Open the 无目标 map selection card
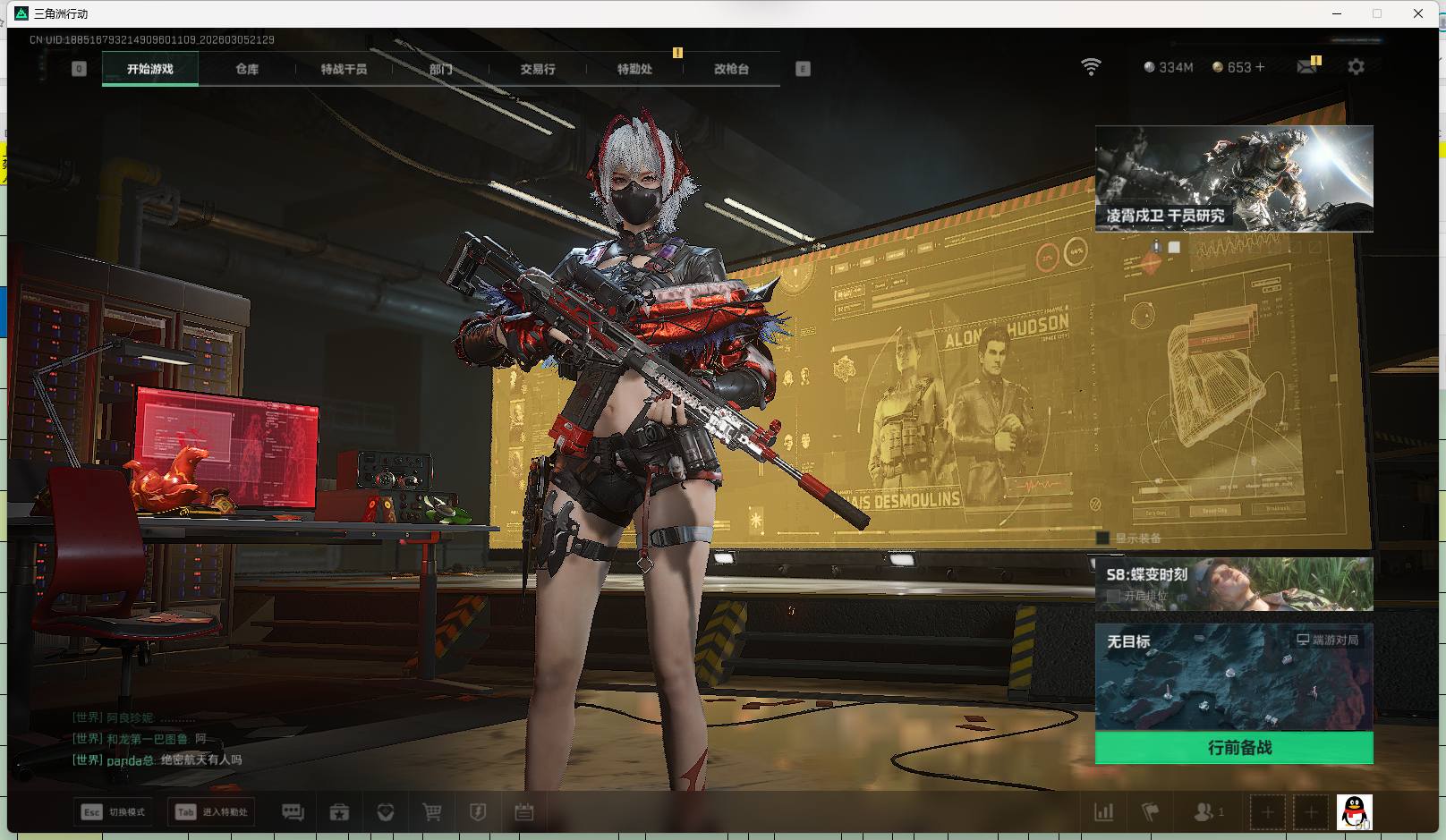Image resolution: width=1446 pixels, height=840 pixels. [x=1234, y=677]
